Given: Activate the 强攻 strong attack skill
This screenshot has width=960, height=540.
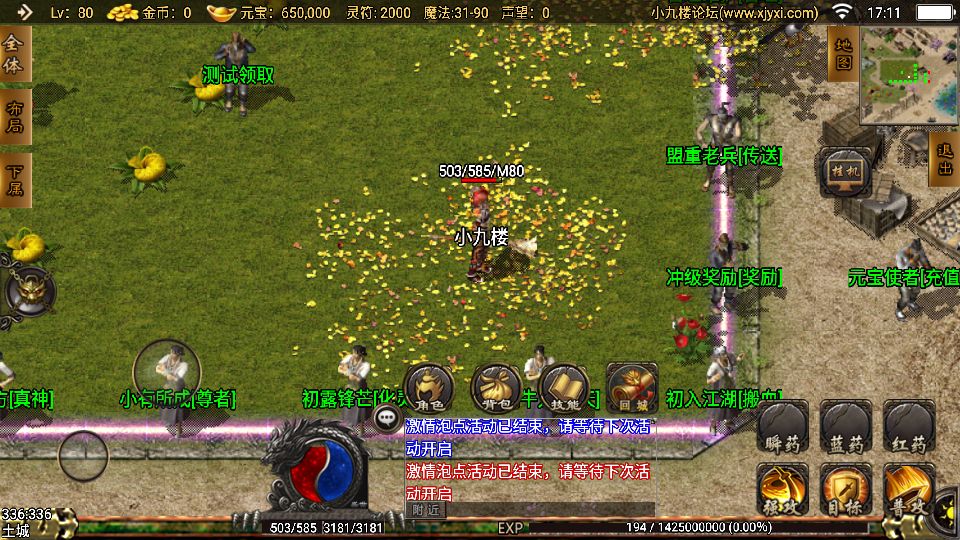Looking at the screenshot, I should pyautogui.click(x=784, y=491).
